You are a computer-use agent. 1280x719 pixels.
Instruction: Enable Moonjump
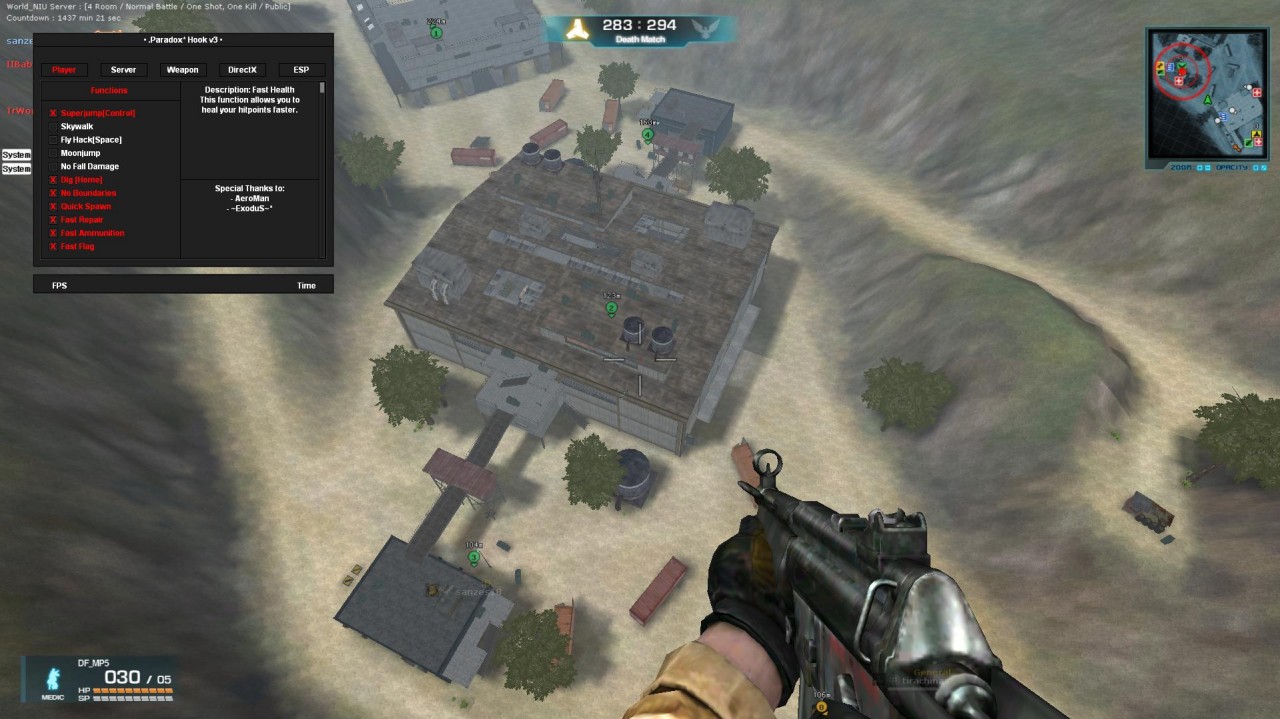[x=54, y=153]
